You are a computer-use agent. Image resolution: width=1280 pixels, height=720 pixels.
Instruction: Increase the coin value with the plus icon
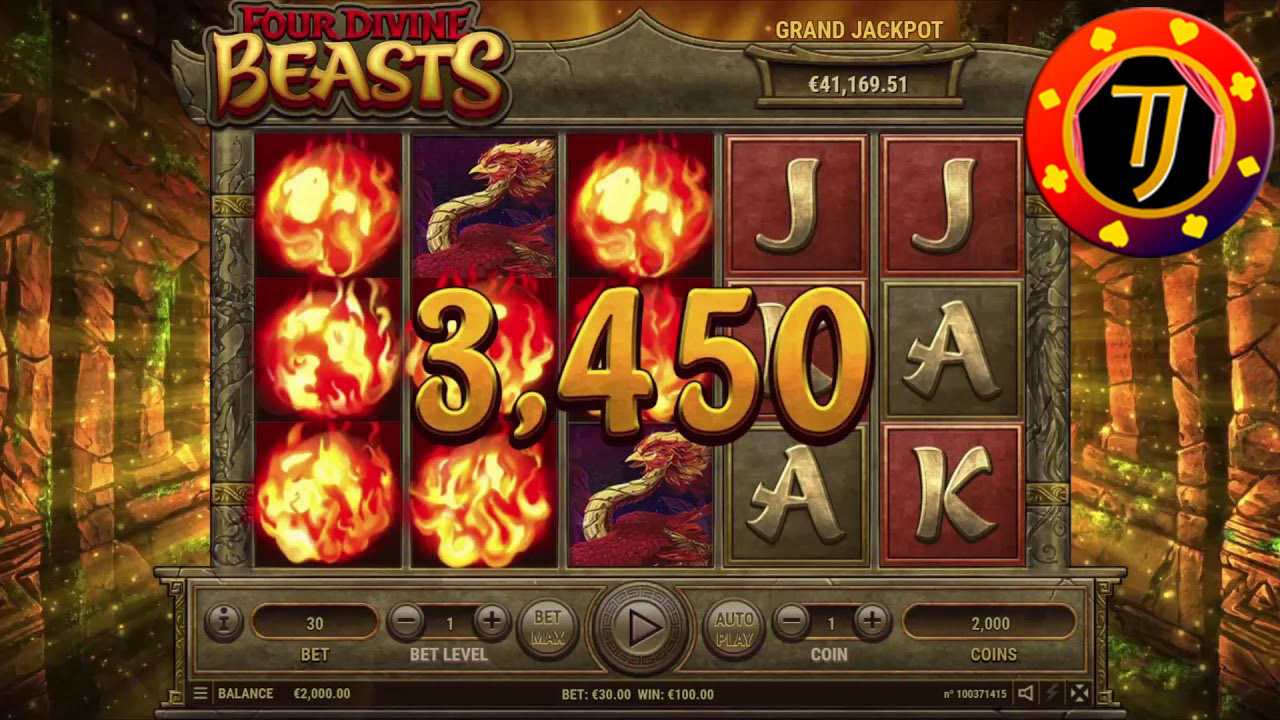pyautogui.click(x=873, y=623)
